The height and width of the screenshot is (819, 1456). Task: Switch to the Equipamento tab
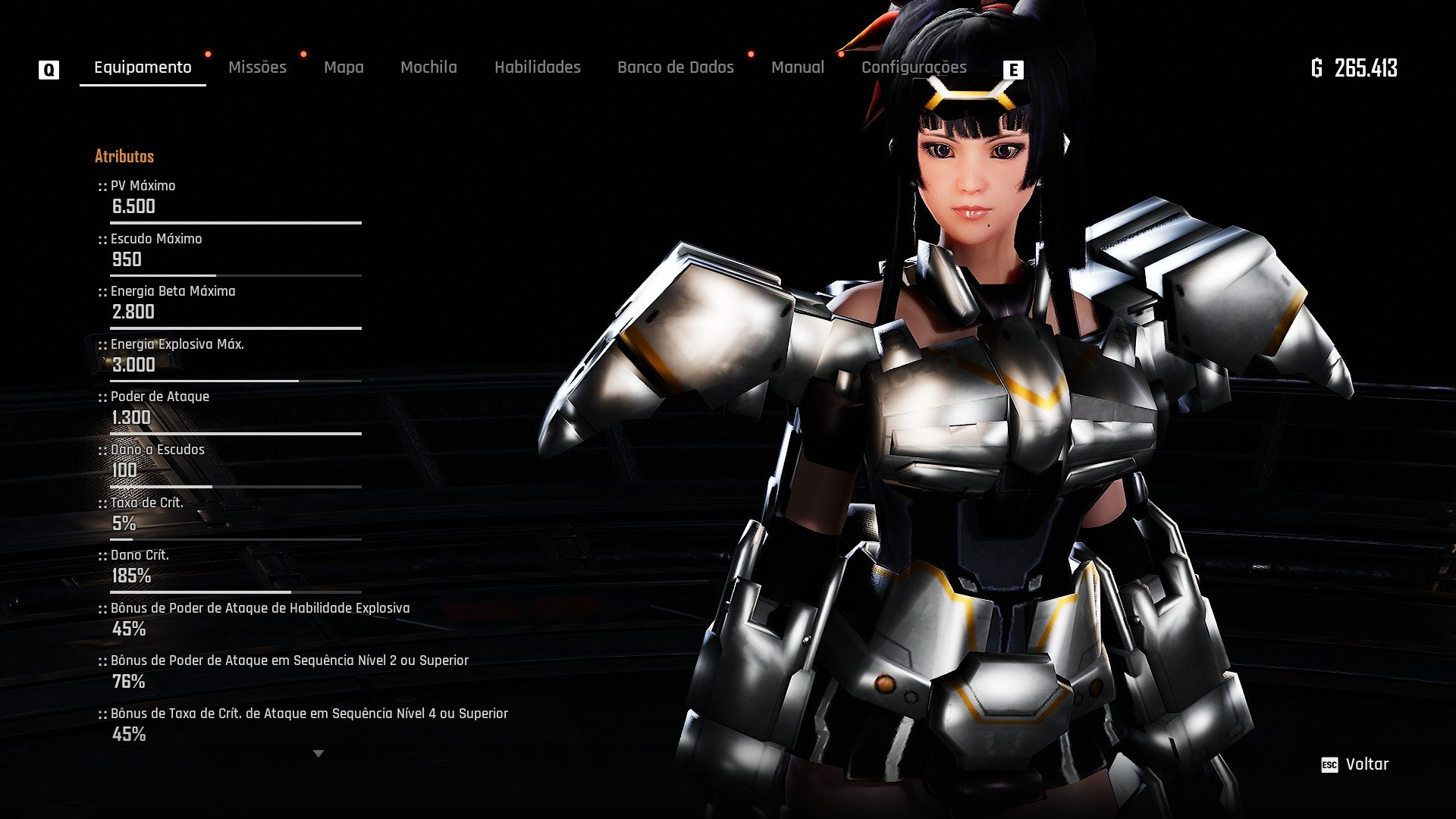(143, 67)
